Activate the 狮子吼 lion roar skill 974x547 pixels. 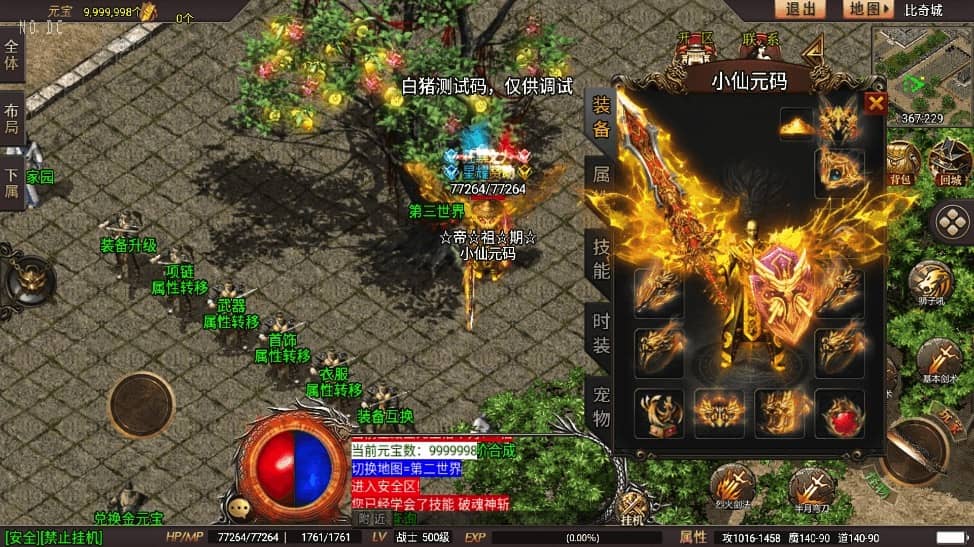tap(932, 283)
